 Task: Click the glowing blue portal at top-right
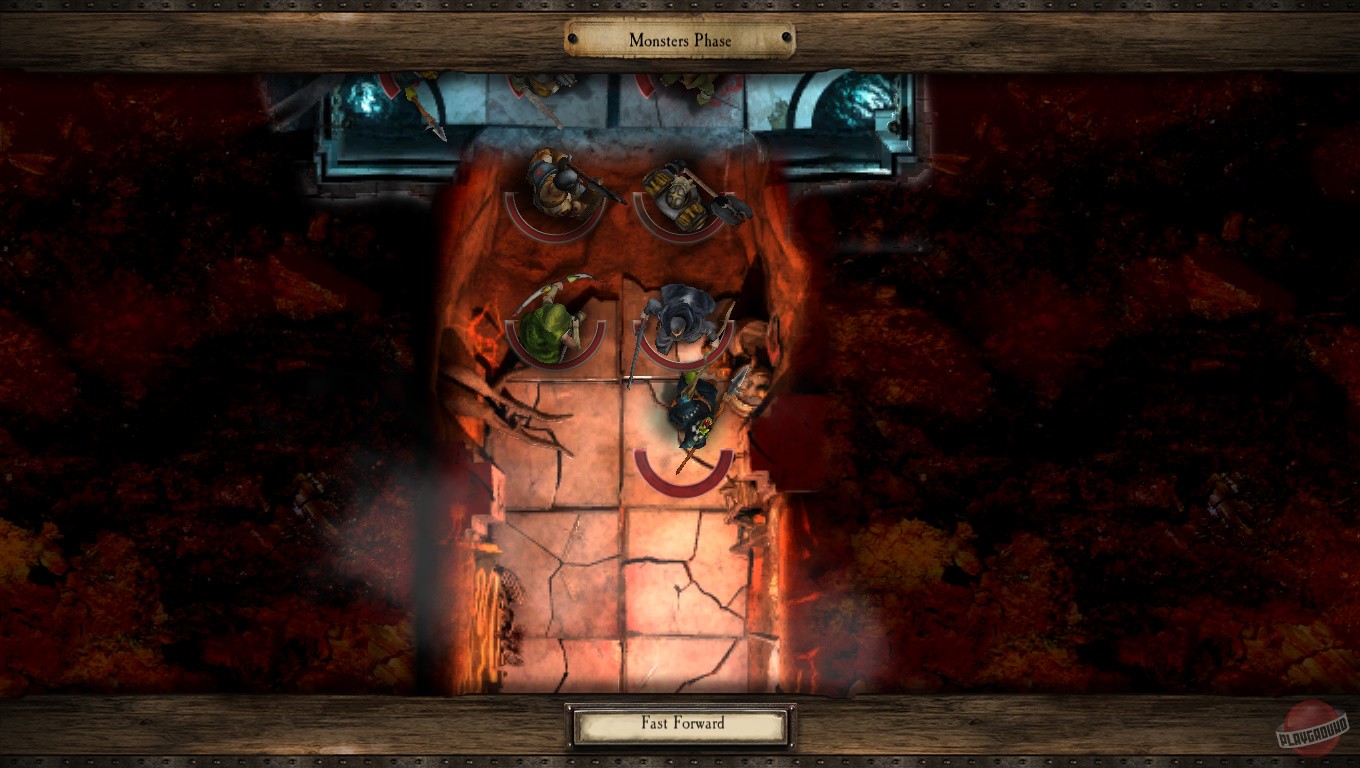pos(862,95)
